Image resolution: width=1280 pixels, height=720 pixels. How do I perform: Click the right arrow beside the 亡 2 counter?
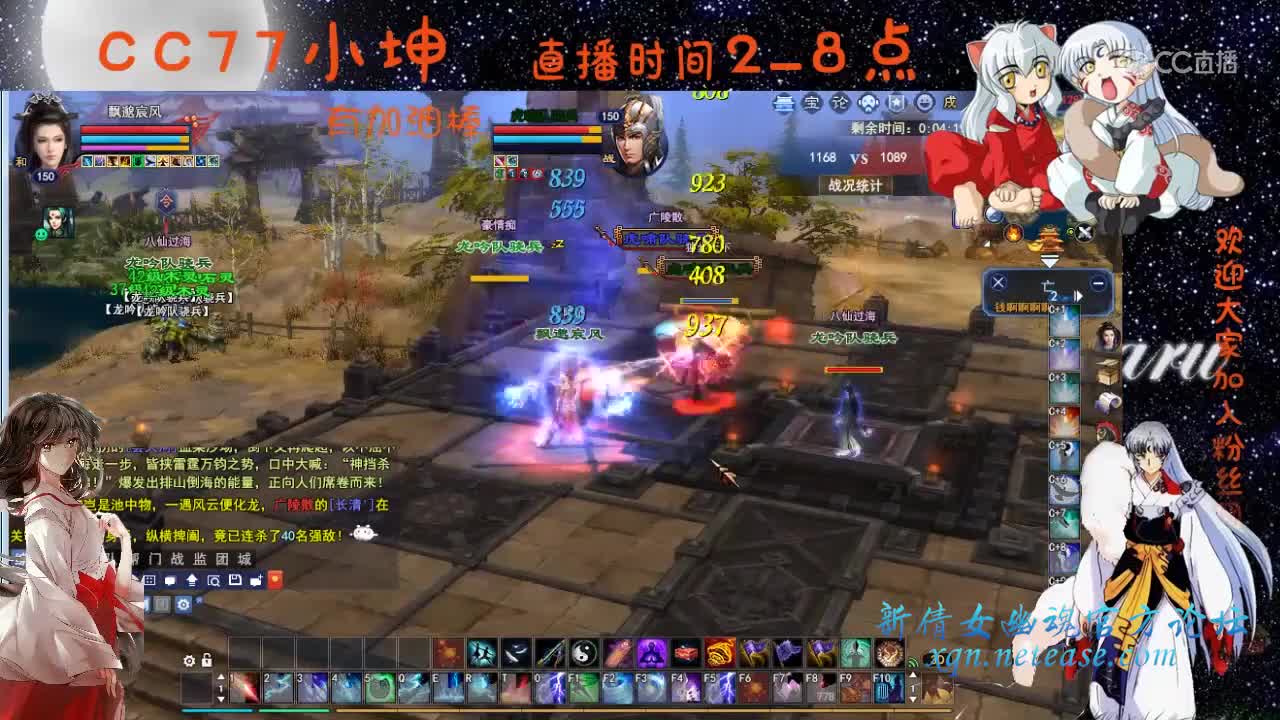click(1078, 296)
